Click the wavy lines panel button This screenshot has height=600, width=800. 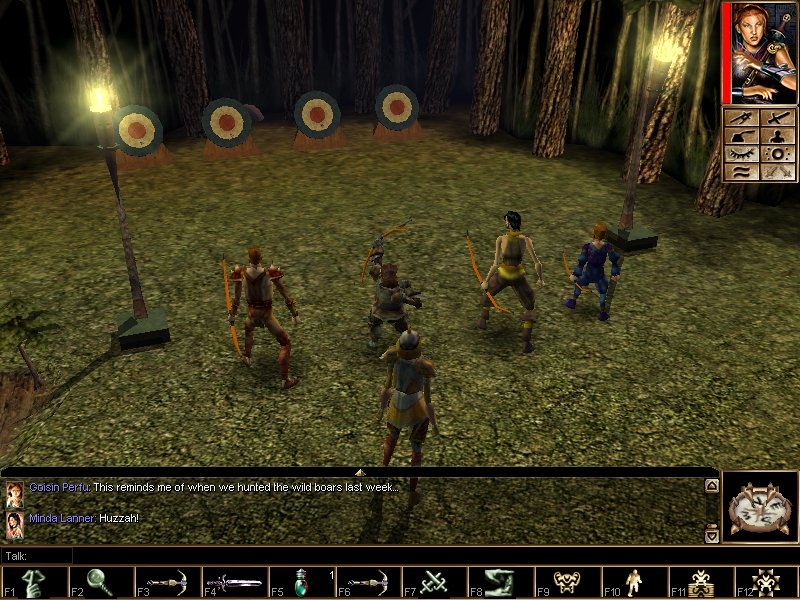coord(743,171)
